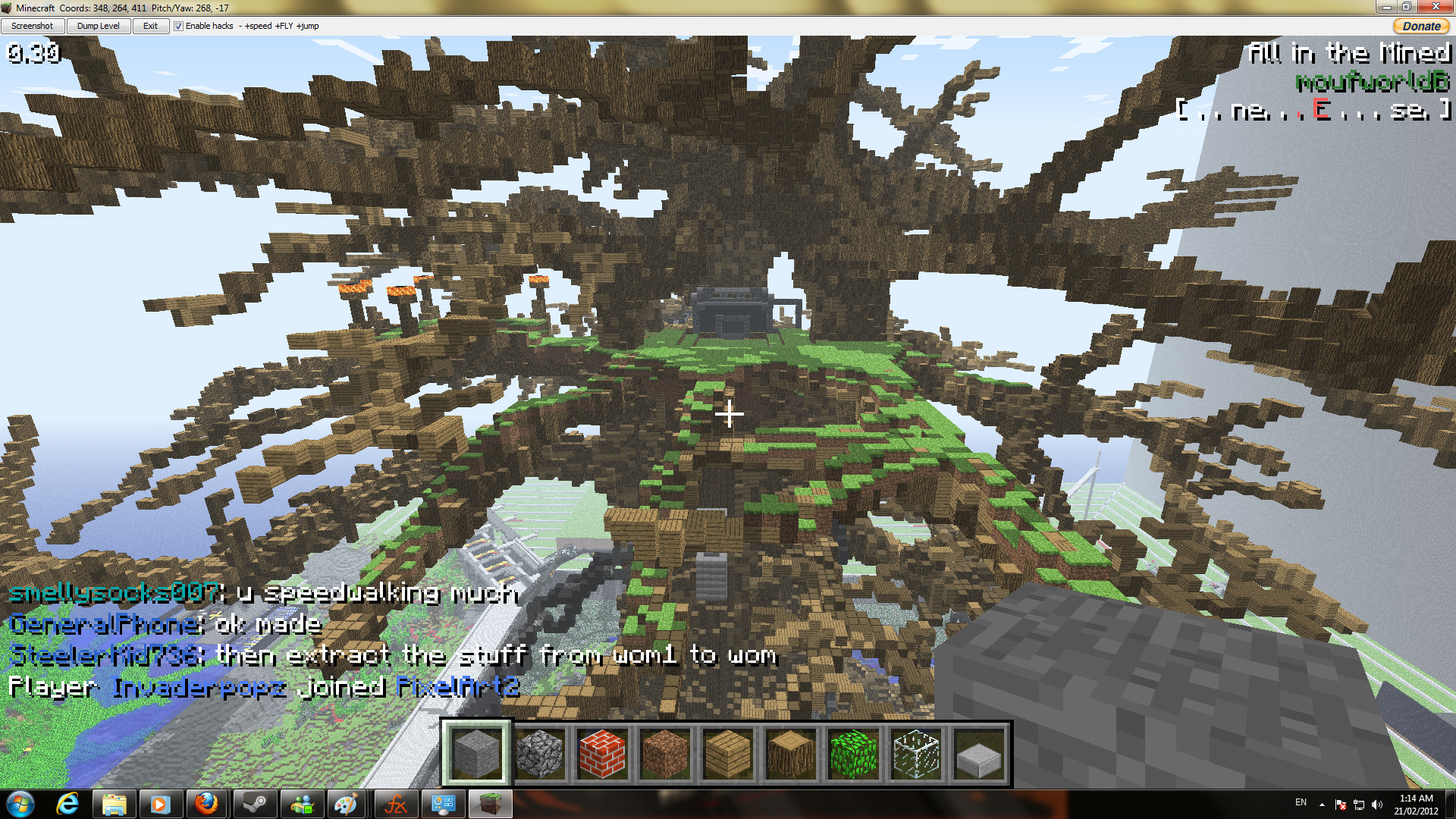Viewport: 1456px width, 819px height.
Task: Click the Dump Level button
Action: coord(98,25)
